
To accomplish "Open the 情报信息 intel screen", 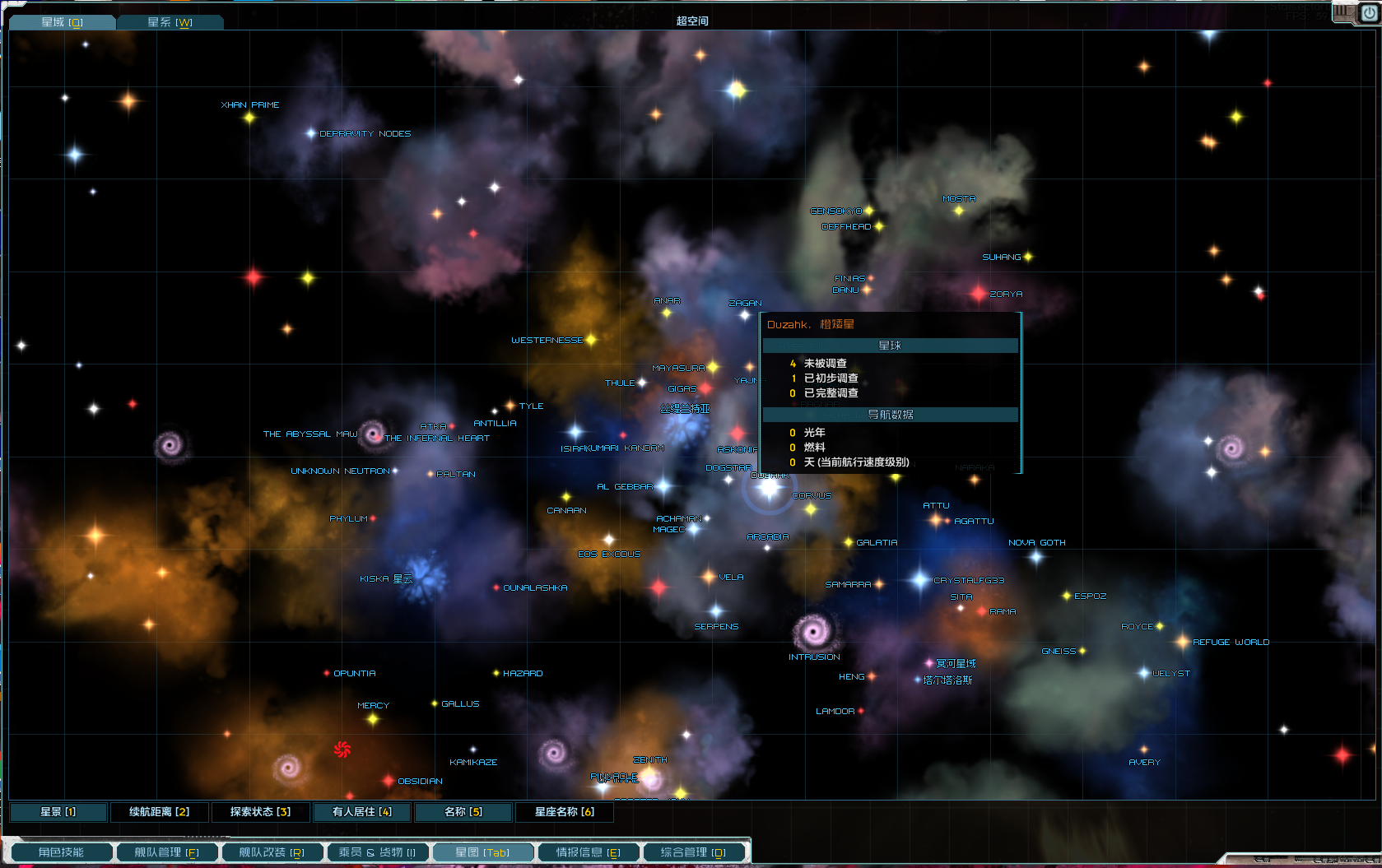I will click(x=588, y=852).
